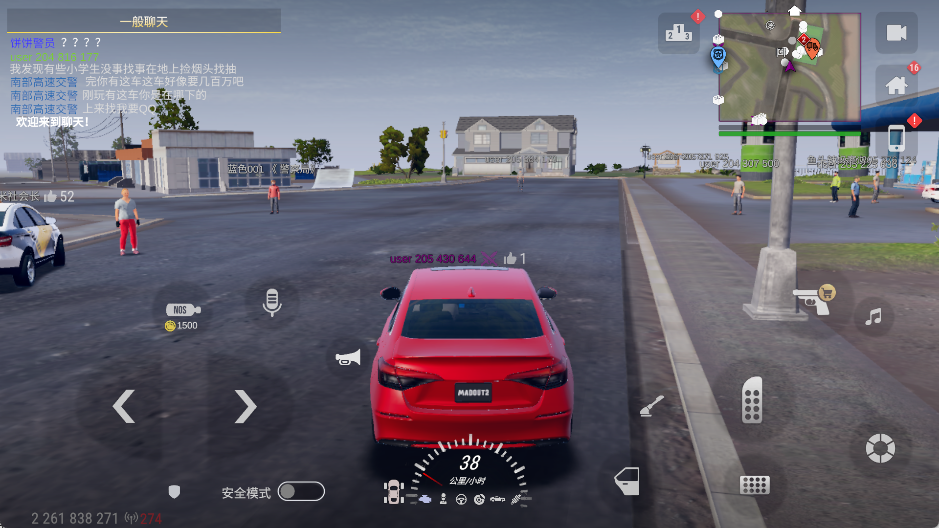This screenshot has height=528, width=939.
Task: Open the leaderboard podium icon
Action: coord(679,33)
